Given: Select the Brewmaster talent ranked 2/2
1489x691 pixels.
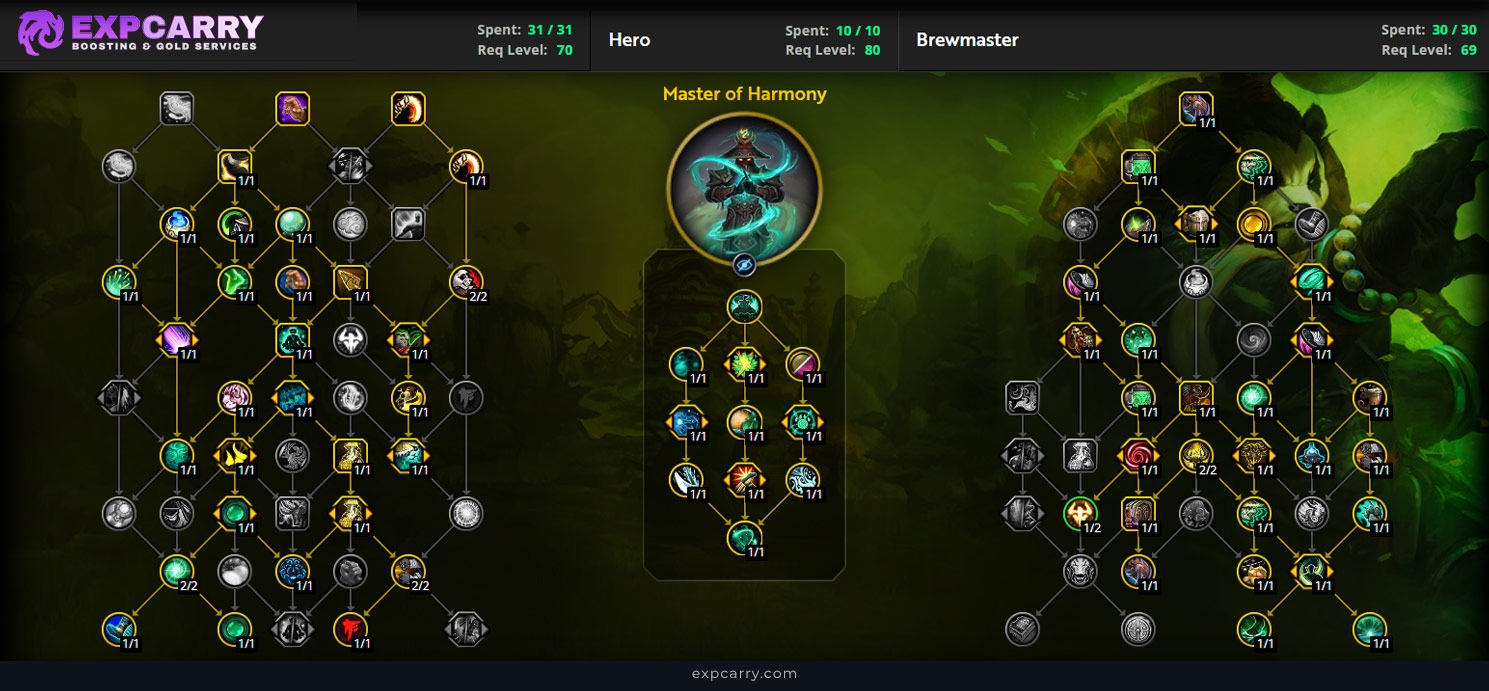Looking at the screenshot, I should 1196,456.
